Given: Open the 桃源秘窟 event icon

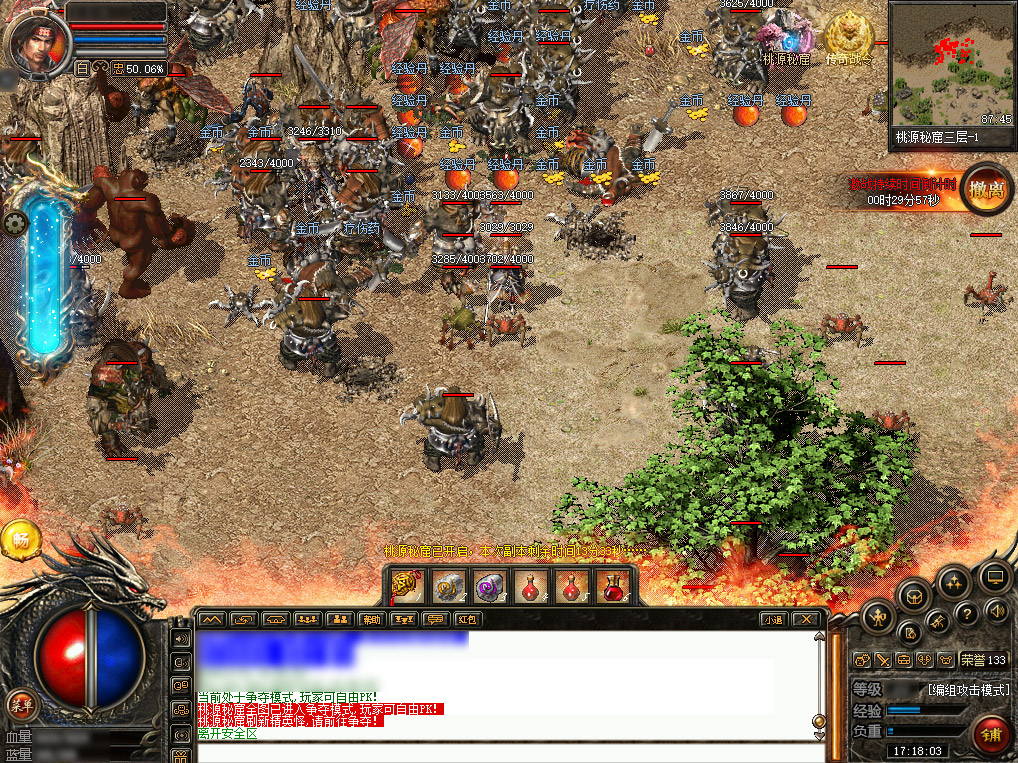Looking at the screenshot, I should coord(787,39).
